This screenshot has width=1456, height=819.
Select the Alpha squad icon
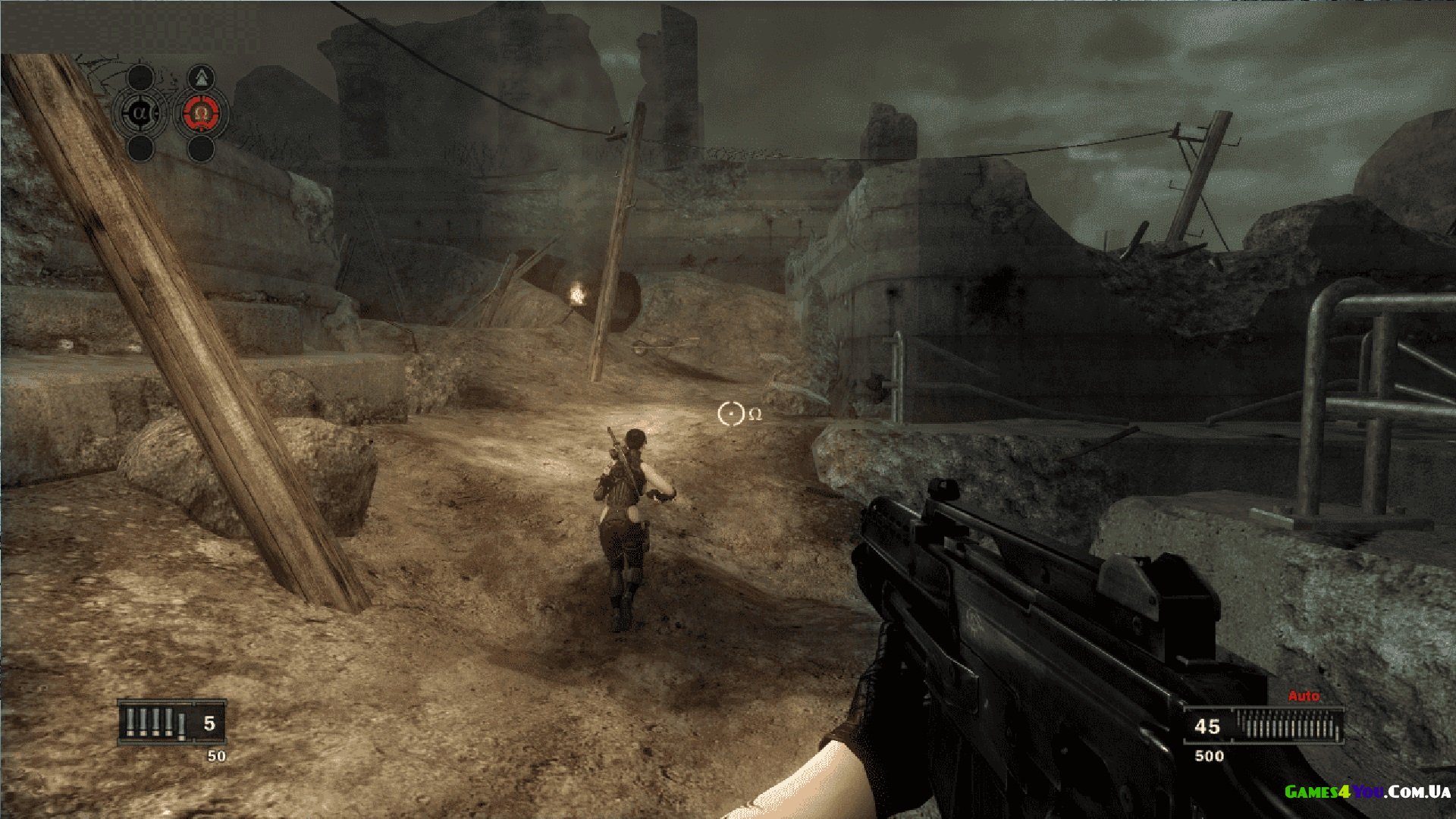coord(140,114)
